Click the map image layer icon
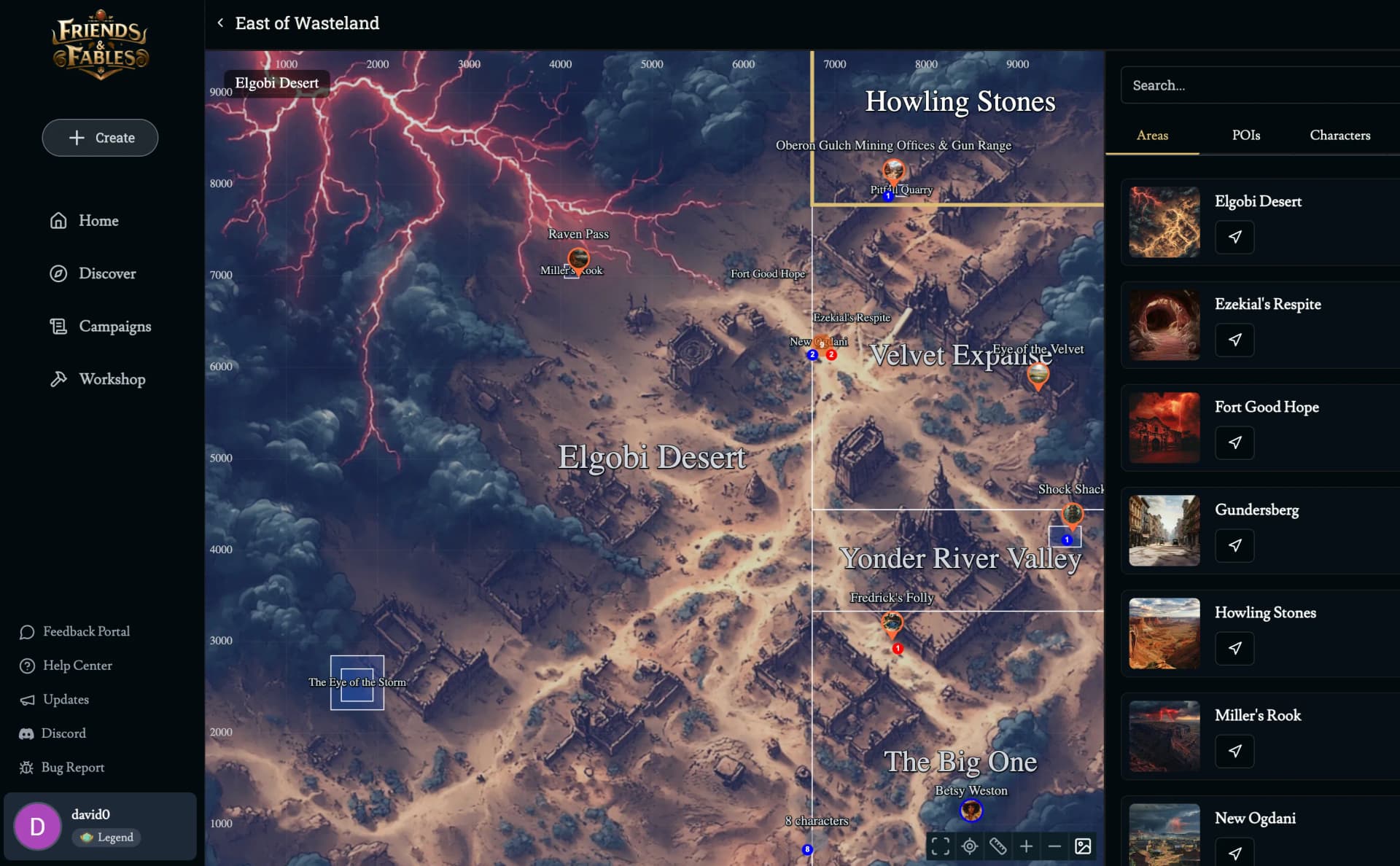Viewport: 1400px width, 866px height. coord(1083,846)
